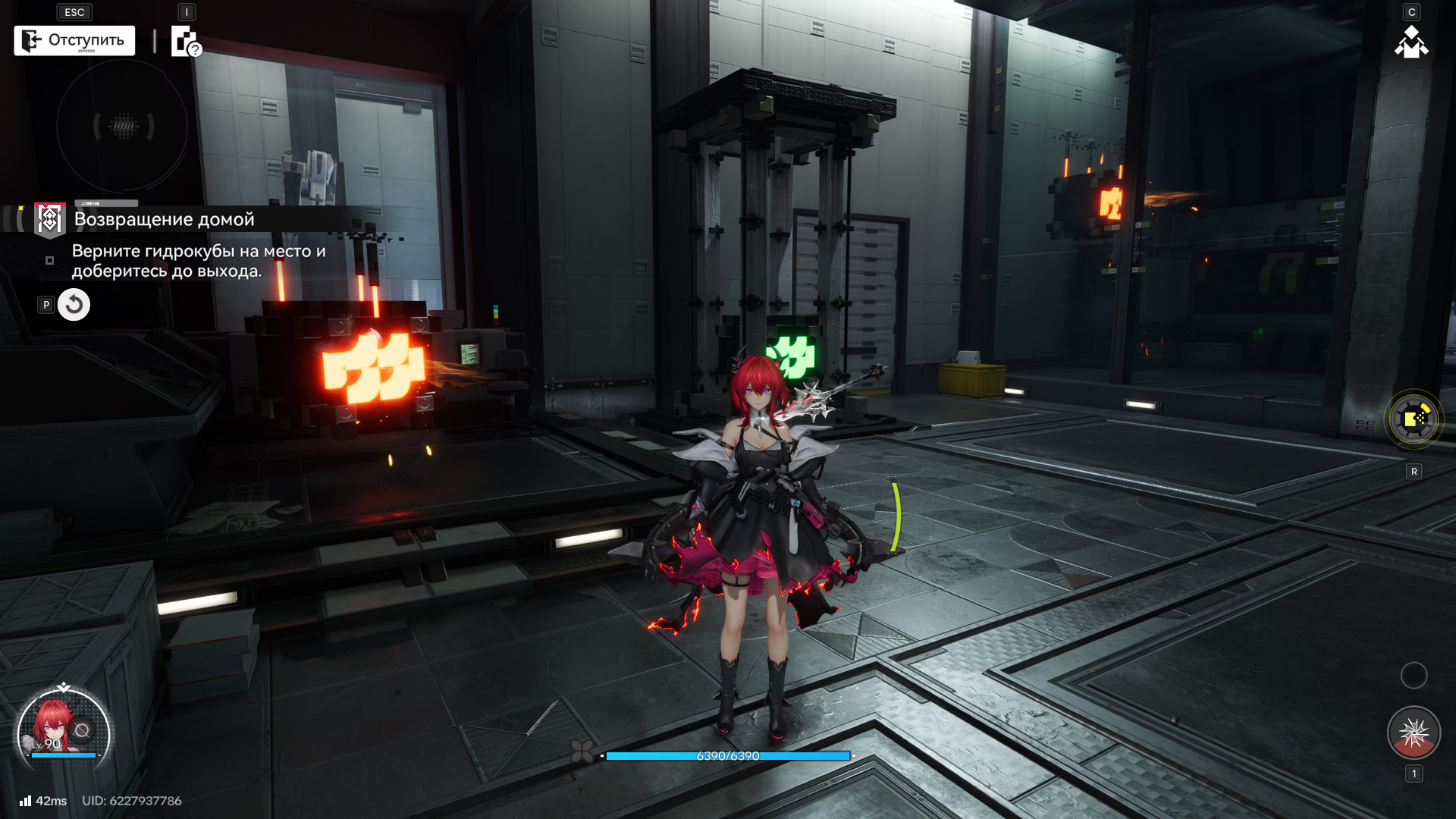The height and width of the screenshot is (819, 1456).
Task: Tap the empty round skill button
Action: click(1414, 675)
